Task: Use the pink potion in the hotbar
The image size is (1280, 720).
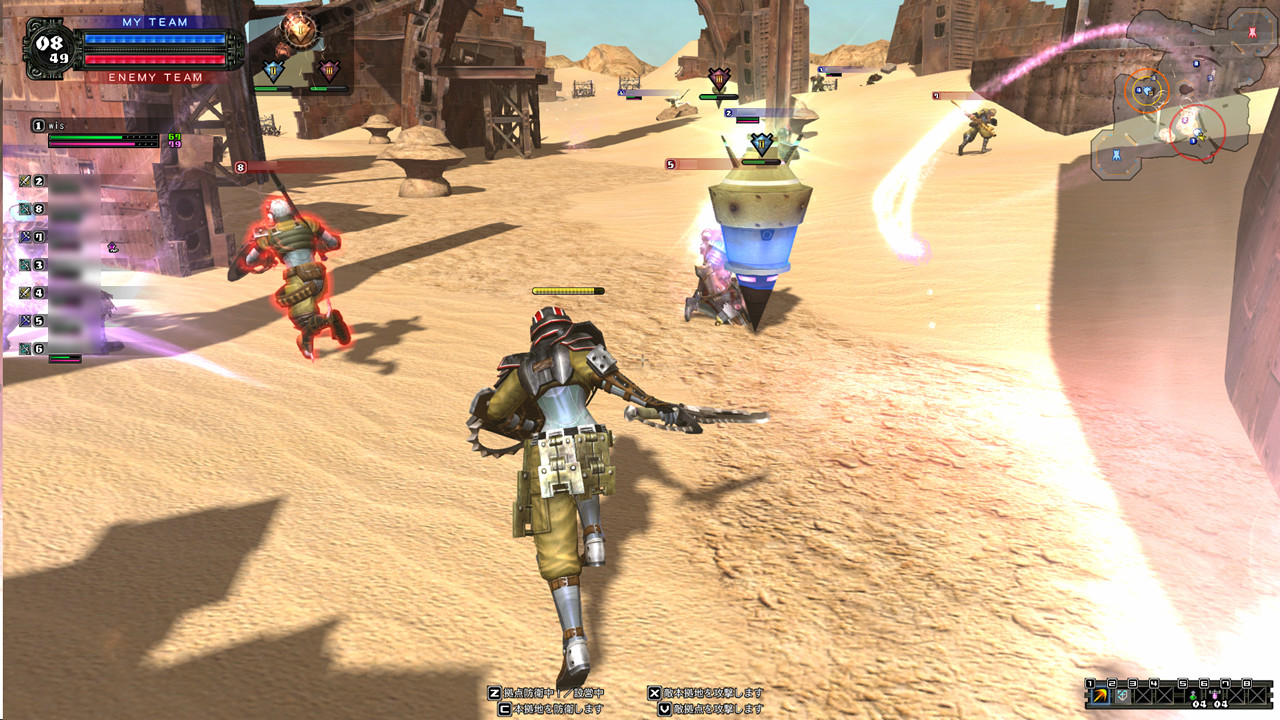Action: pyautogui.click(x=1215, y=696)
